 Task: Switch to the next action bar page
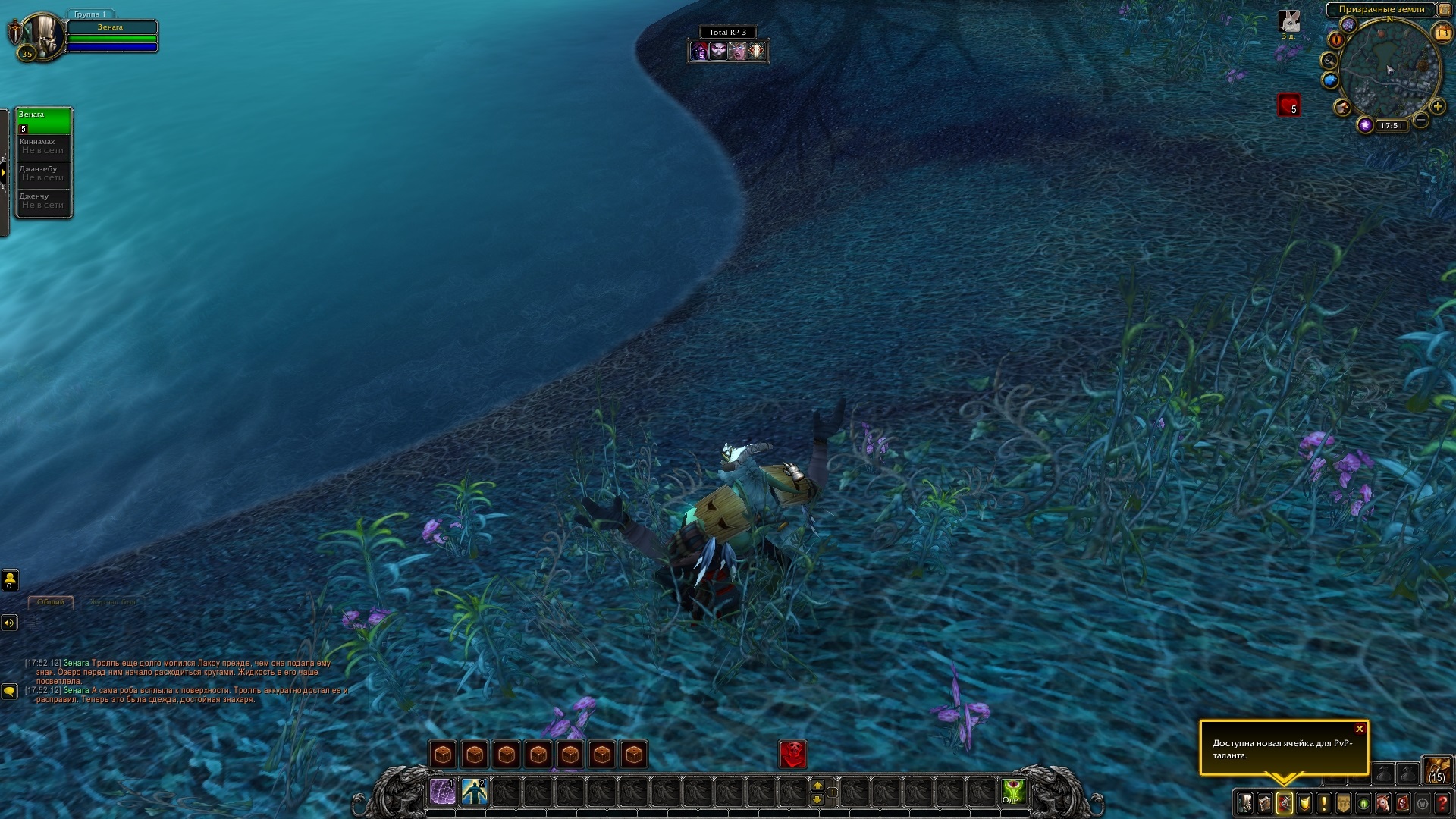(817, 786)
